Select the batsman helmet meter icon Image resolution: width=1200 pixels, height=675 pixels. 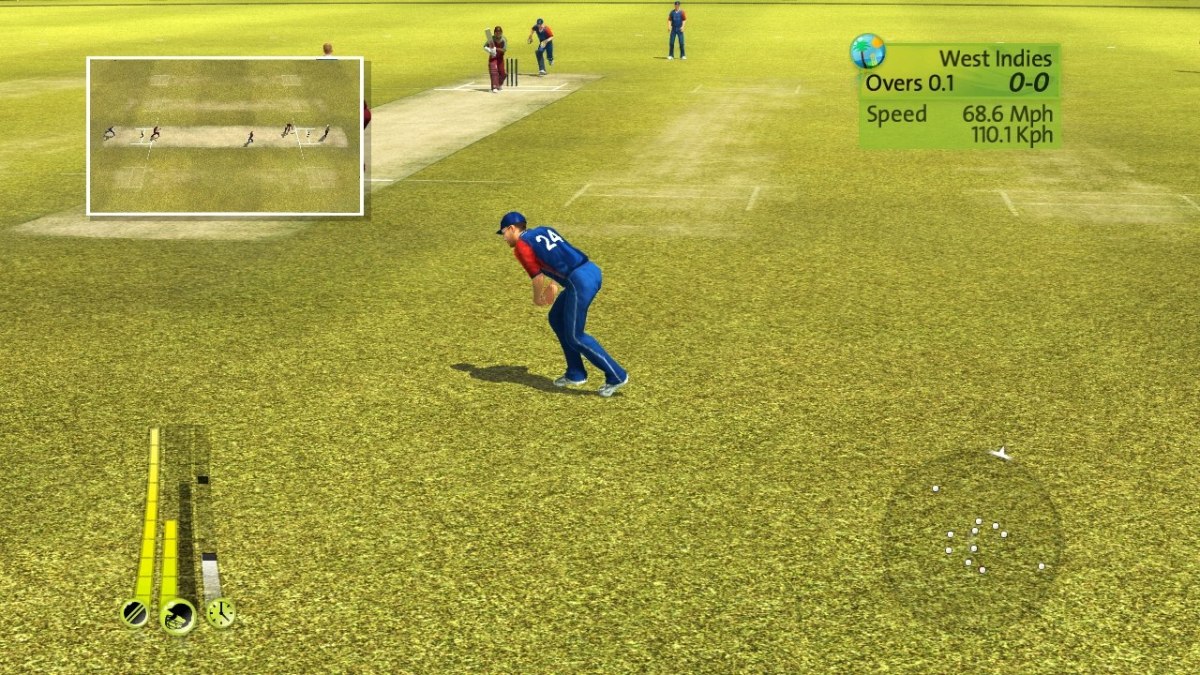click(178, 615)
